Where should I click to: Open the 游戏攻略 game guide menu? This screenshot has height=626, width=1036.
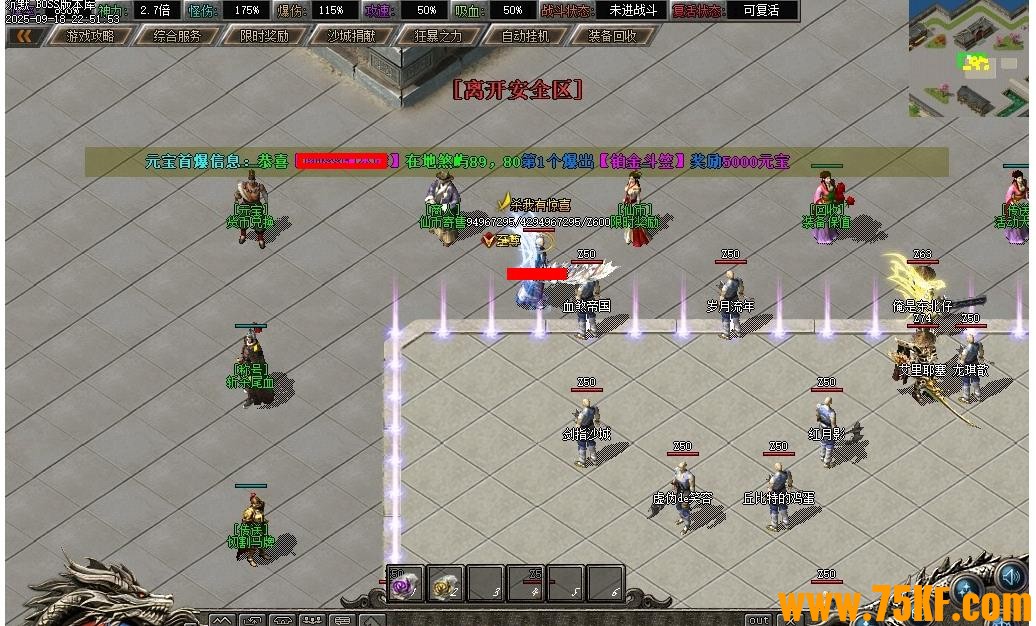90,36
